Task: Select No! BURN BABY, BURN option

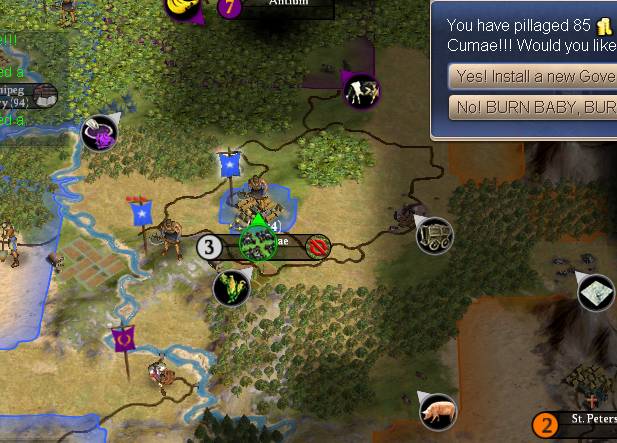Action: coord(532,108)
